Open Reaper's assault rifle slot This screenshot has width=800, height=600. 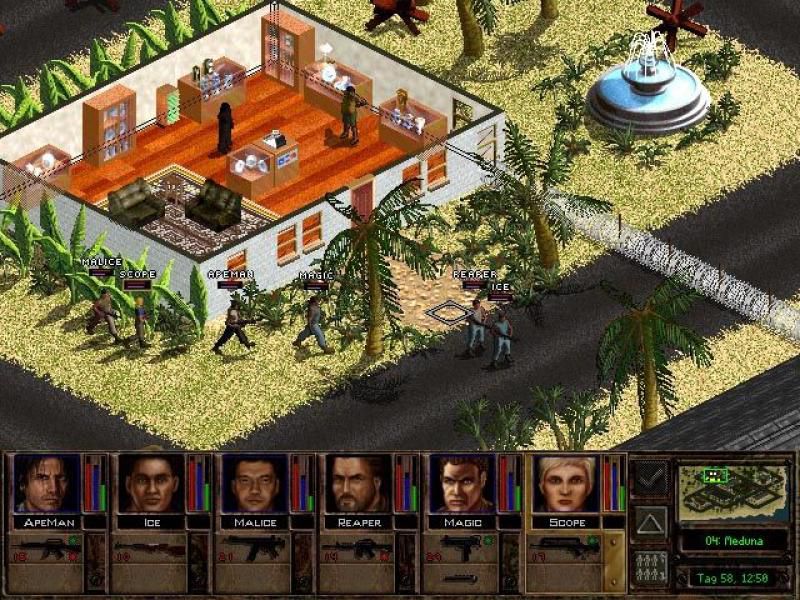357,546
